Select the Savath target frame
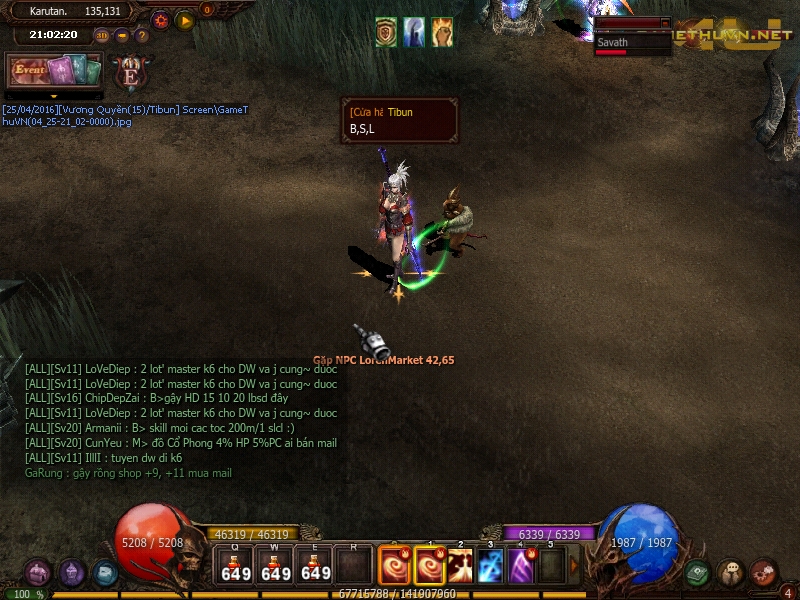This screenshot has width=800, height=600. tap(632, 44)
